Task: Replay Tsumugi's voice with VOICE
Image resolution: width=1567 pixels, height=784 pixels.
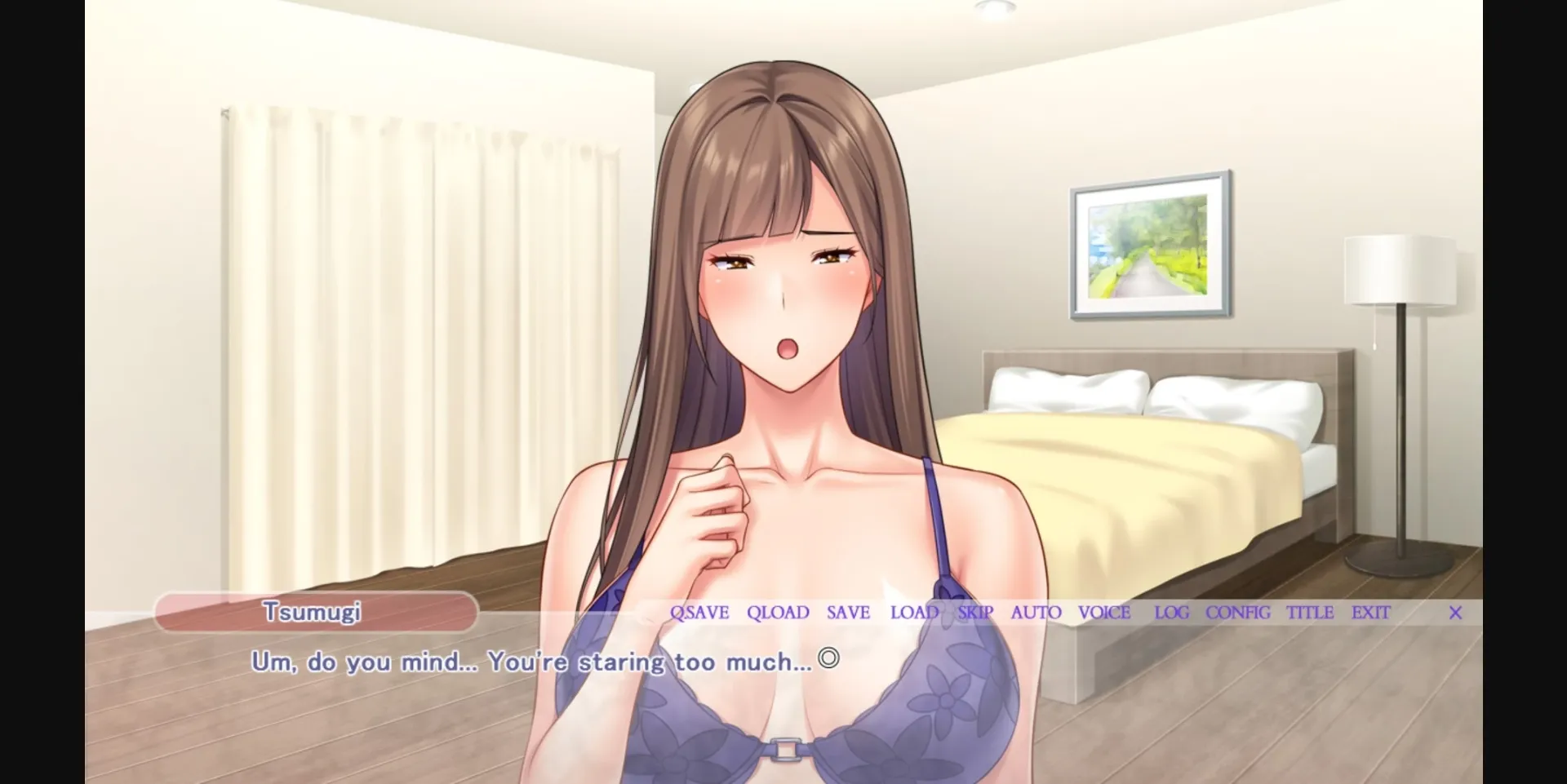Action: point(1103,613)
